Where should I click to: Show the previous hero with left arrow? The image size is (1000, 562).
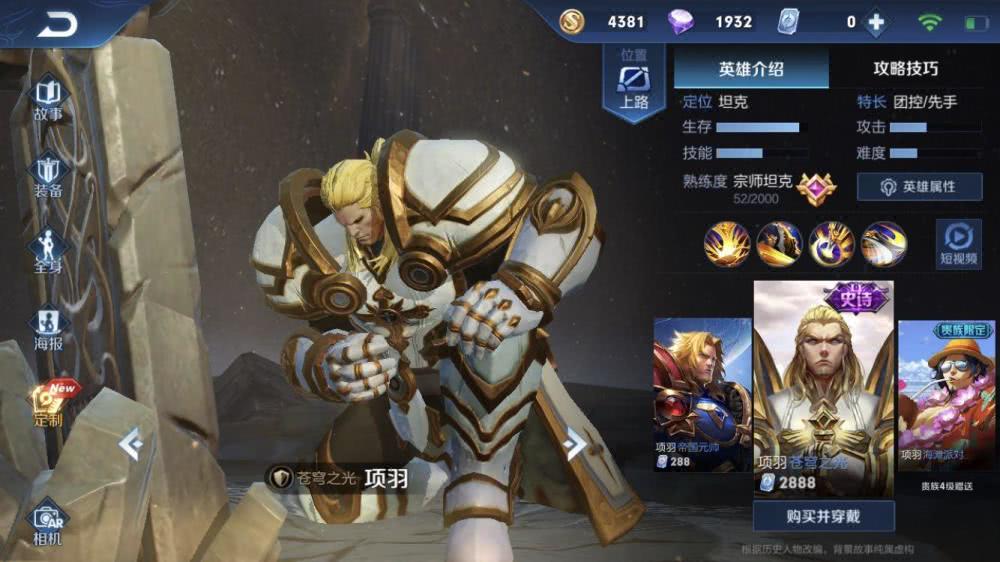coord(131,442)
